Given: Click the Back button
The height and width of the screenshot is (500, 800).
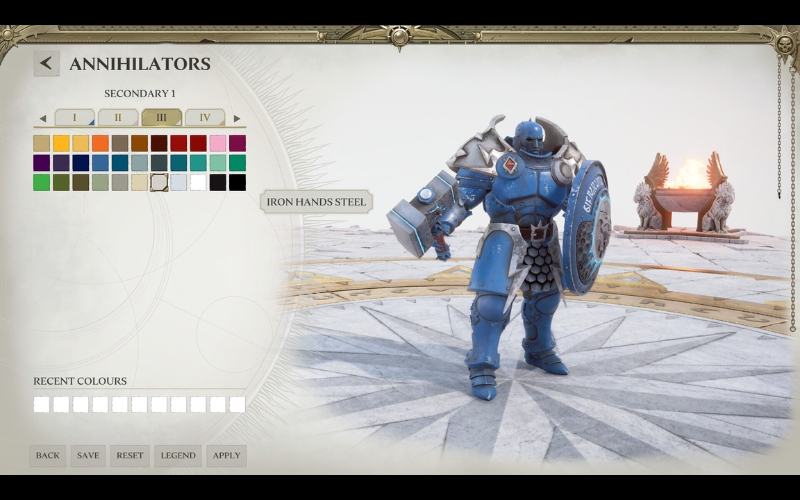Looking at the screenshot, I should [48, 456].
